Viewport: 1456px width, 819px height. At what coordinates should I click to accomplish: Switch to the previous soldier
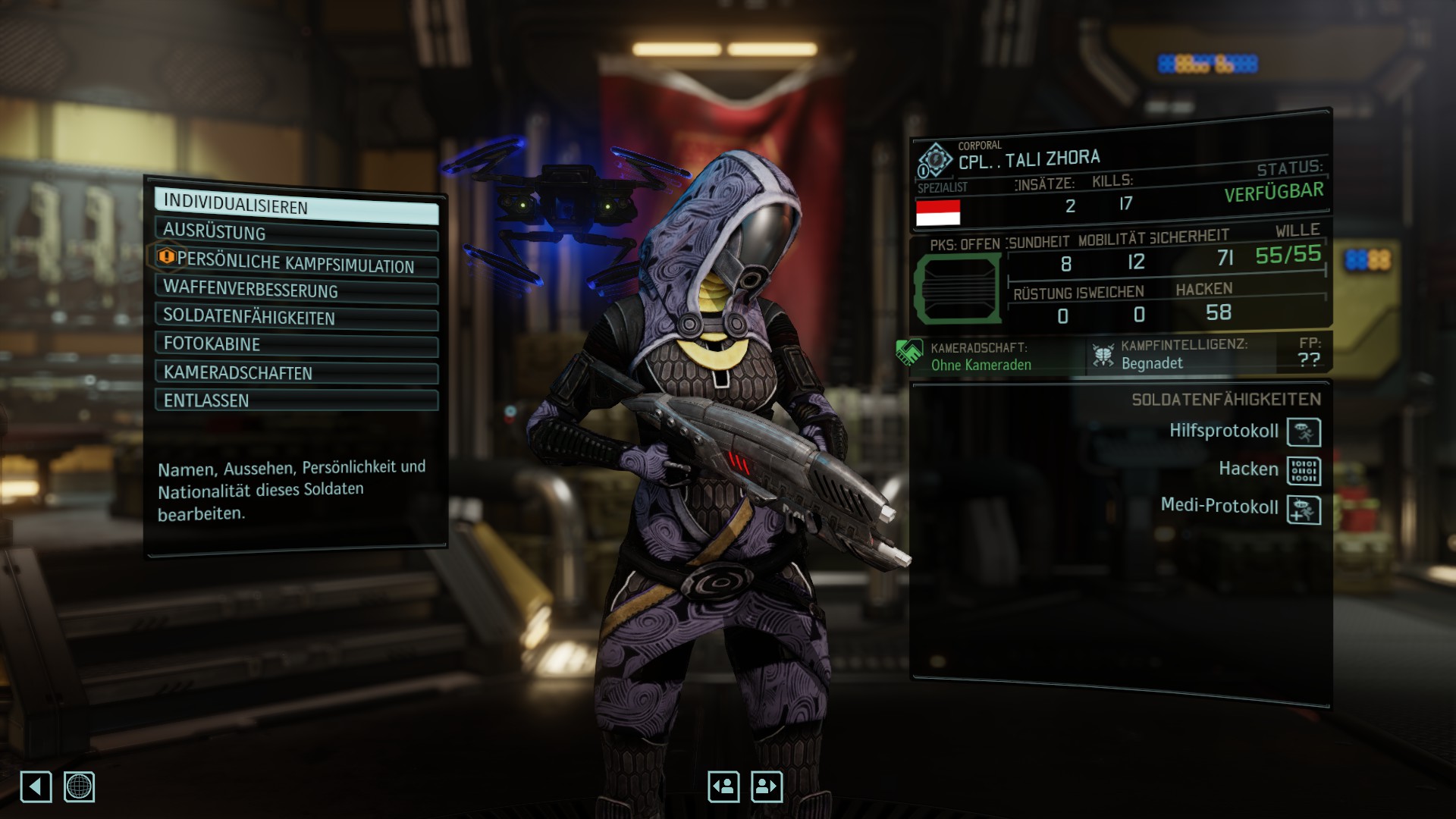click(x=723, y=786)
